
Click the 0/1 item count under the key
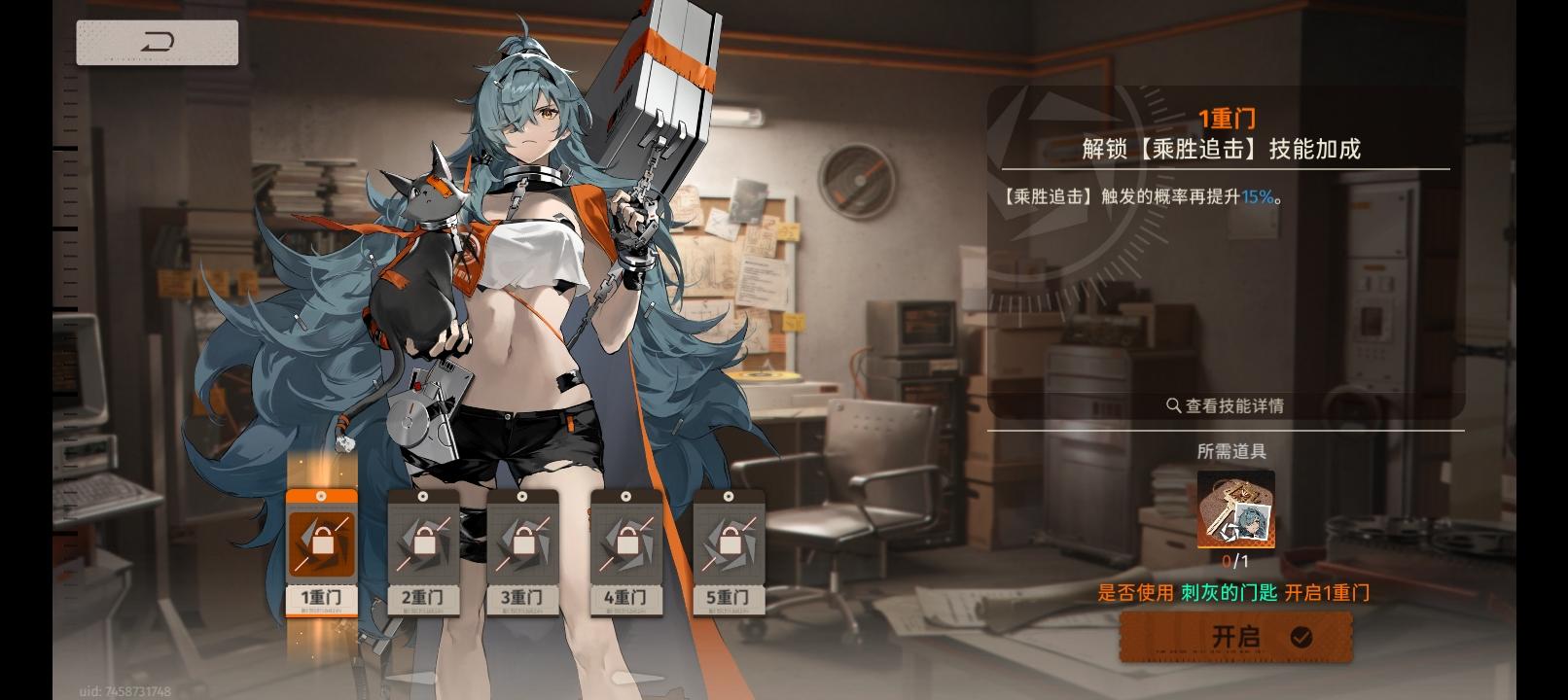point(1233,560)
